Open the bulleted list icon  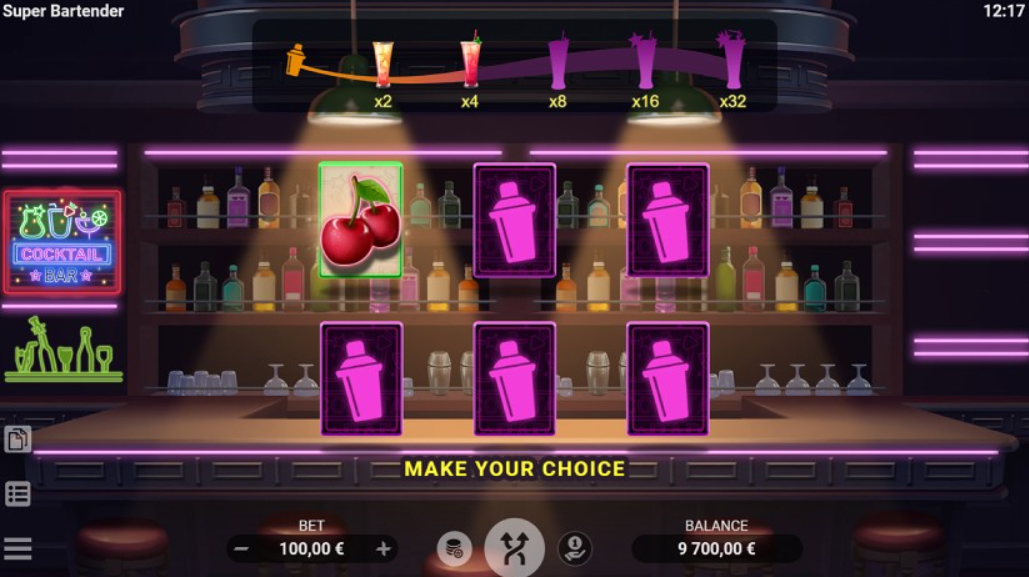18,494
